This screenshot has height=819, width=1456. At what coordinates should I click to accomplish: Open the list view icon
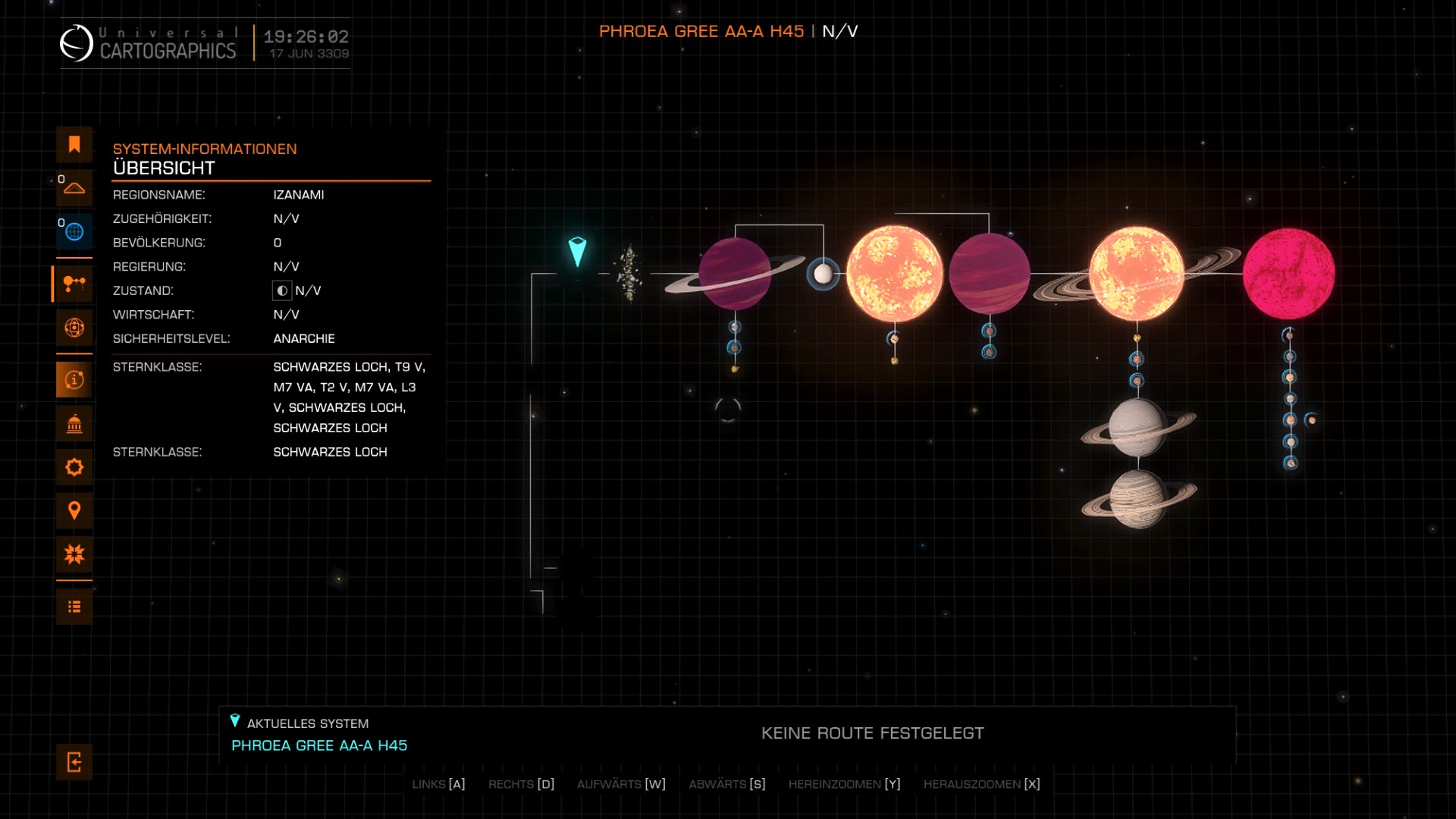click(x=74, y=607)
